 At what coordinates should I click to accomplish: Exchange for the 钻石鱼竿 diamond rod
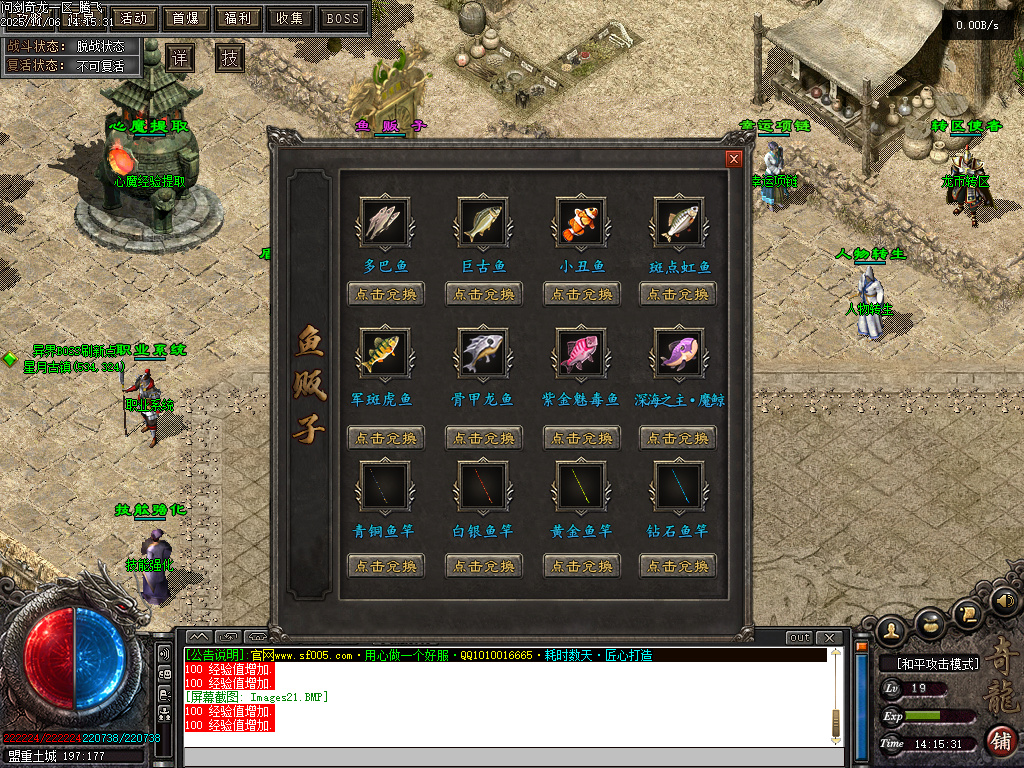click(678, 566)
